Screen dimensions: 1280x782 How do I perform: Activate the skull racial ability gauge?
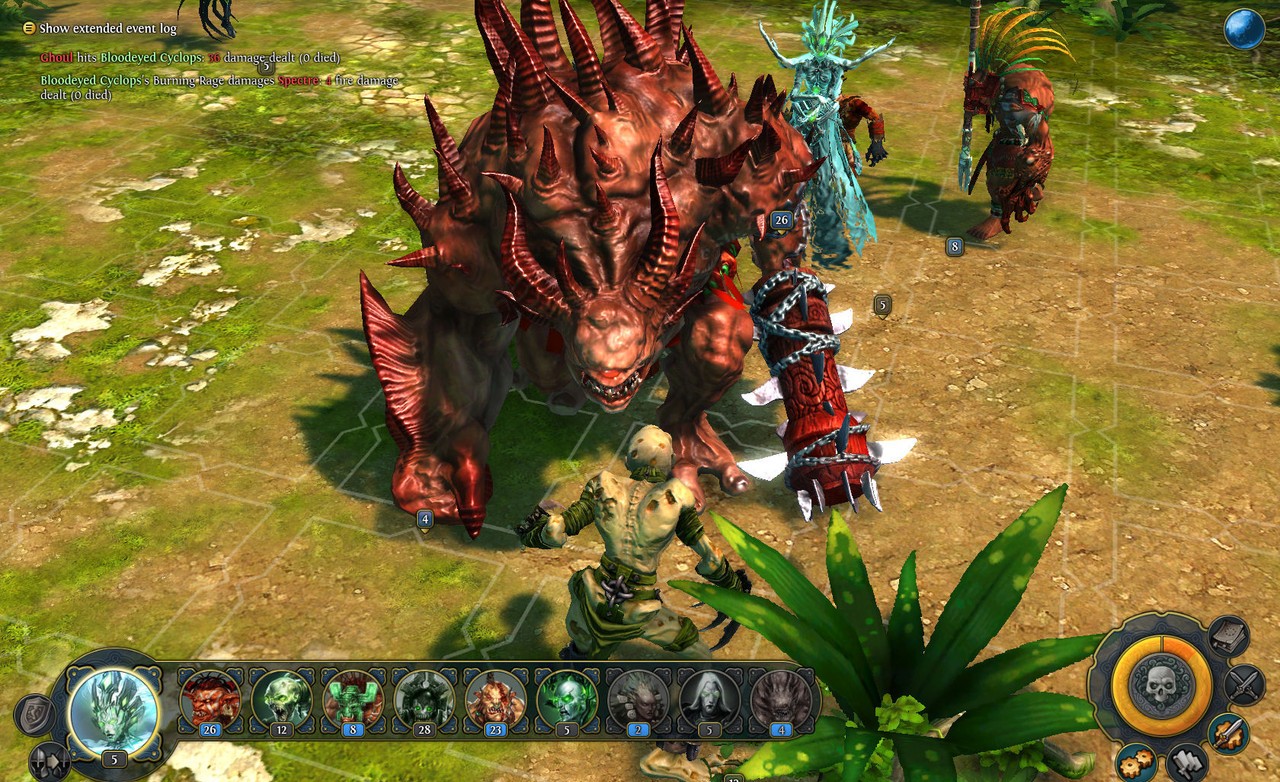[1161, 685]
